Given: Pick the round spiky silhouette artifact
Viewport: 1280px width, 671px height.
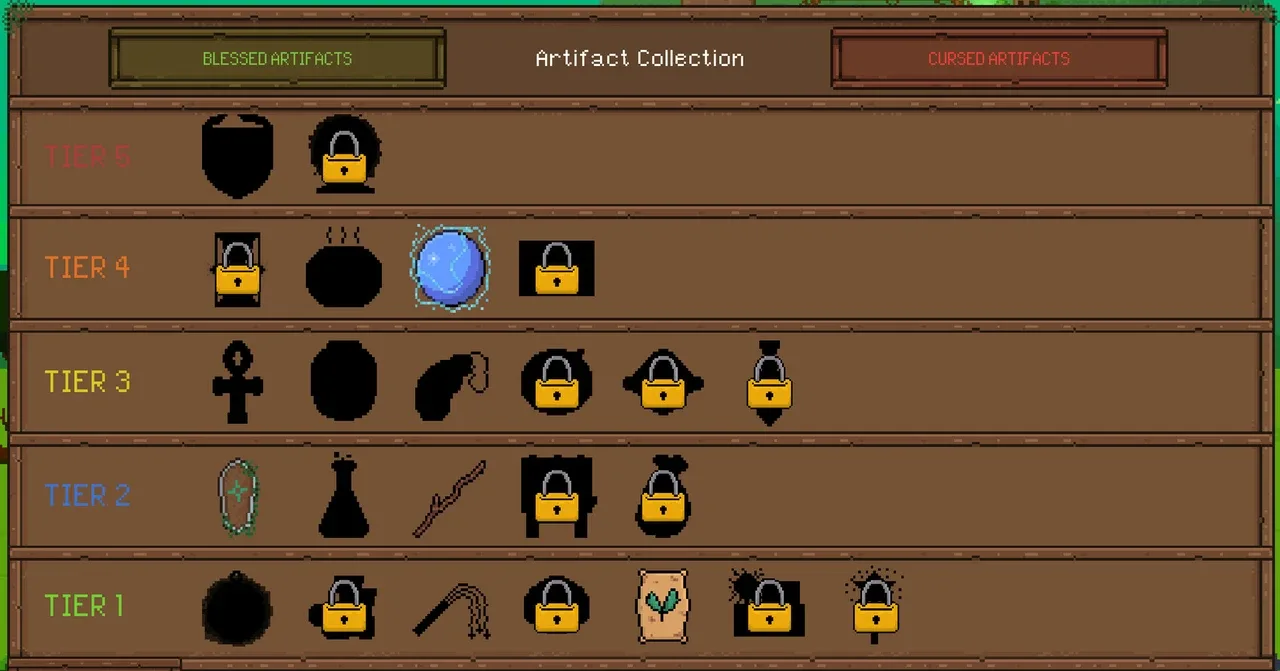Looking at the screenshot, I should [x=237, y=607].
